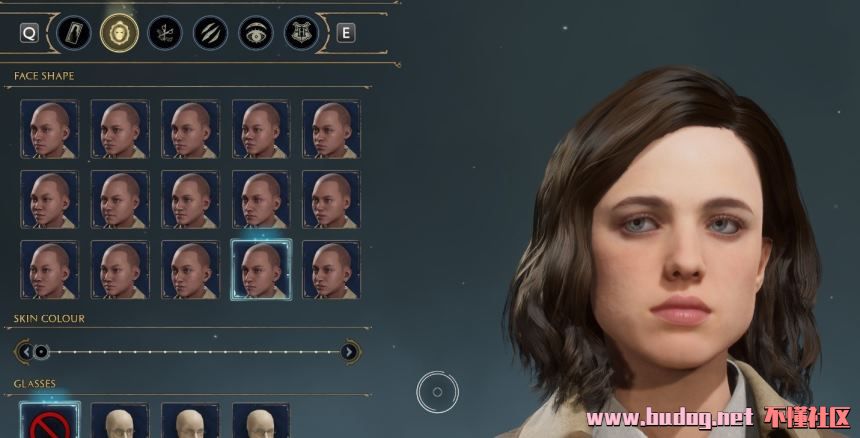
Task: Select the face customization tab
Action: click(x=119, y=33)
